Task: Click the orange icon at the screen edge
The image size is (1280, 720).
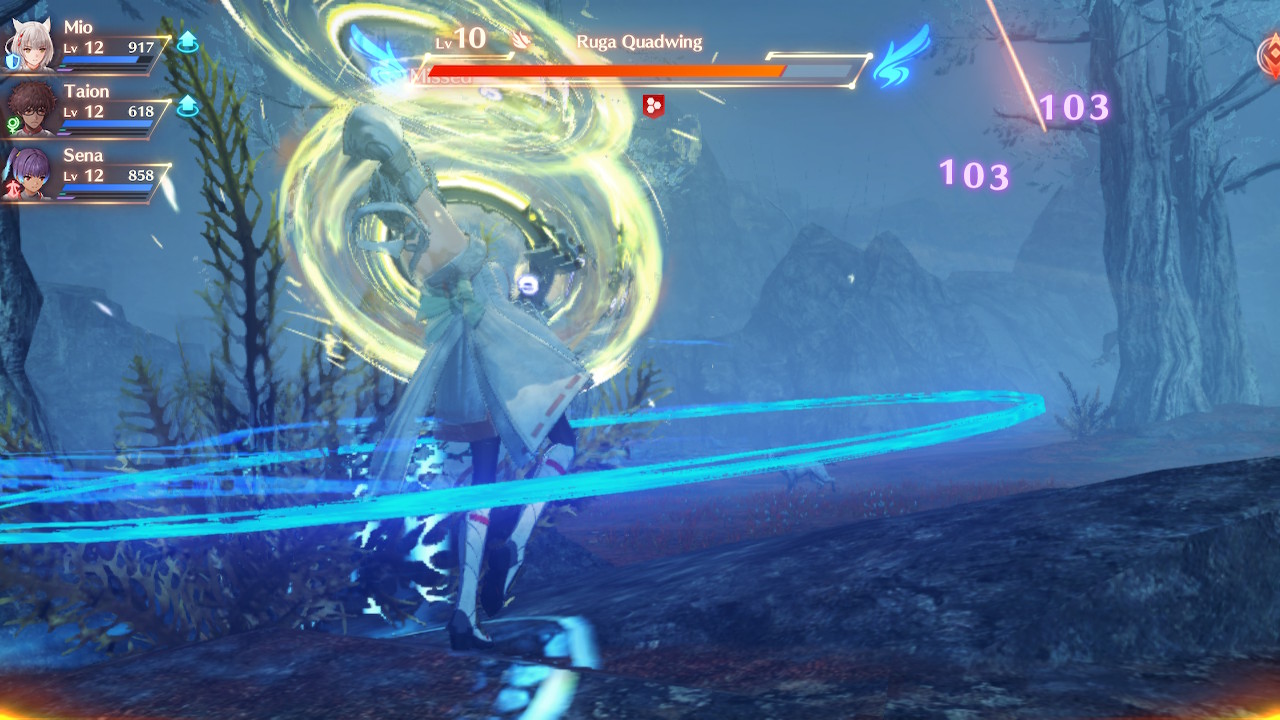Action: tap(1269, 54)
